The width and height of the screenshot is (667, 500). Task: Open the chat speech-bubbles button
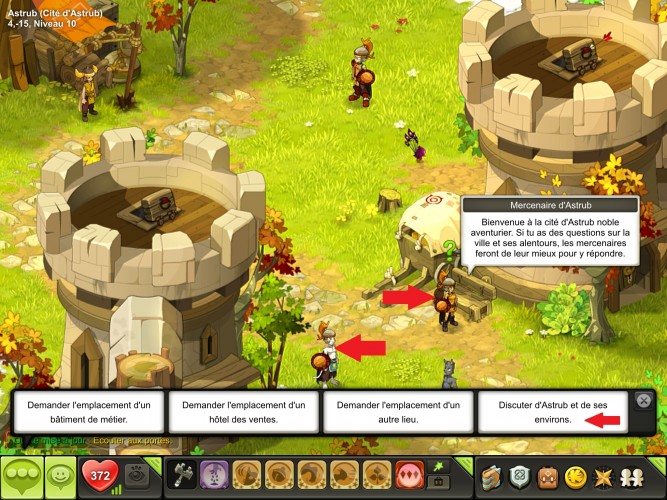click(x=22, y=476)
